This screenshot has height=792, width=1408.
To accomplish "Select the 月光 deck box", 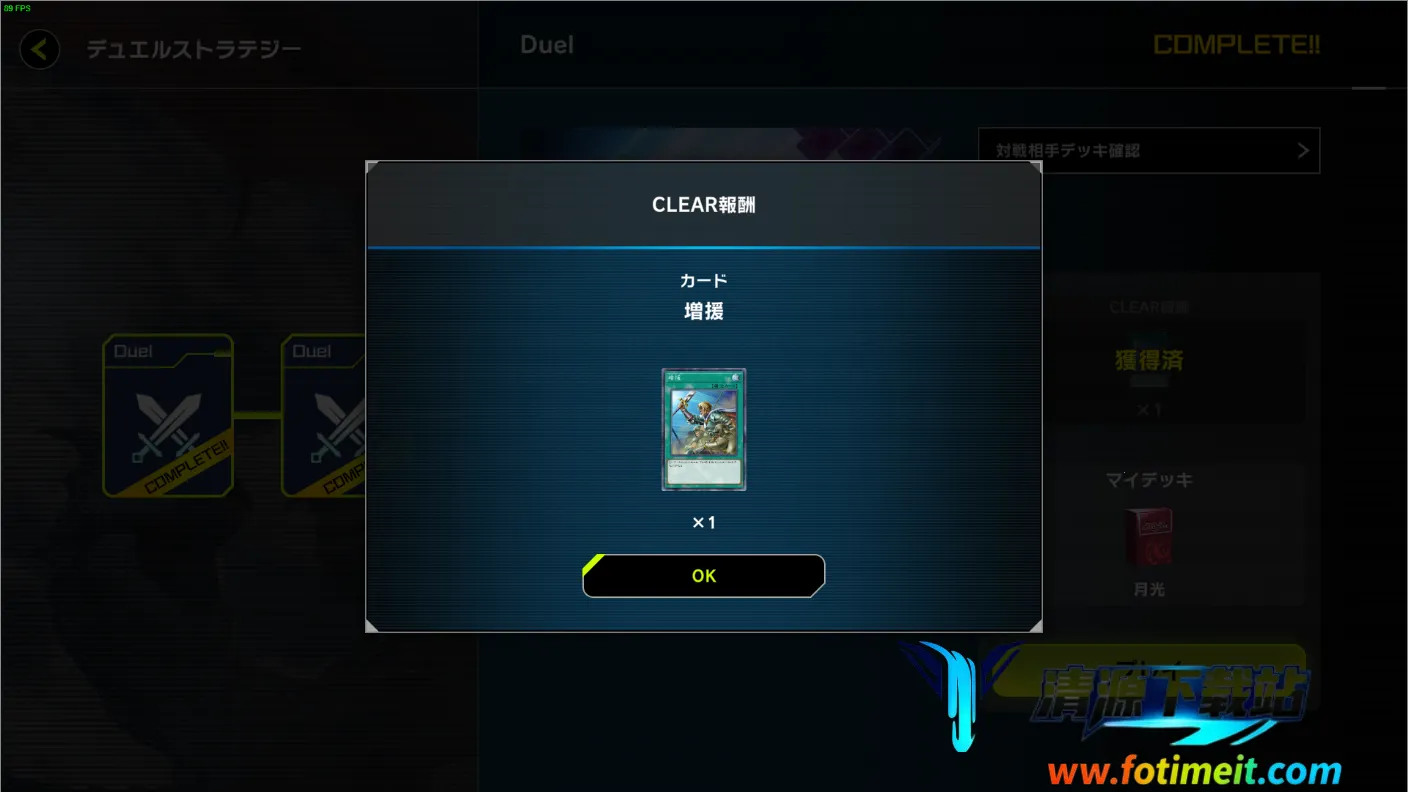I will [1149, 538].
